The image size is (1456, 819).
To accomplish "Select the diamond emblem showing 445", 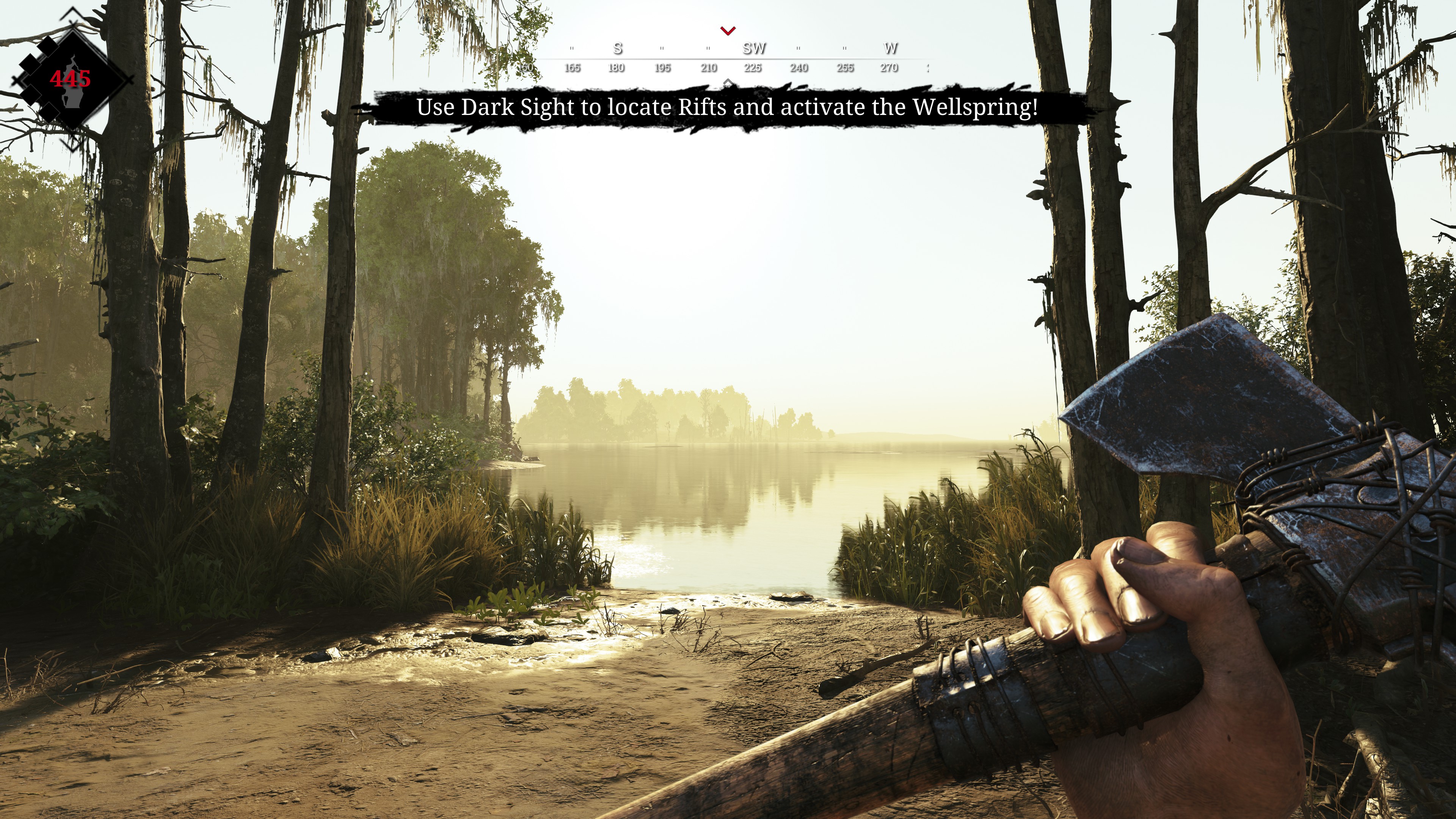I will 71,79.
